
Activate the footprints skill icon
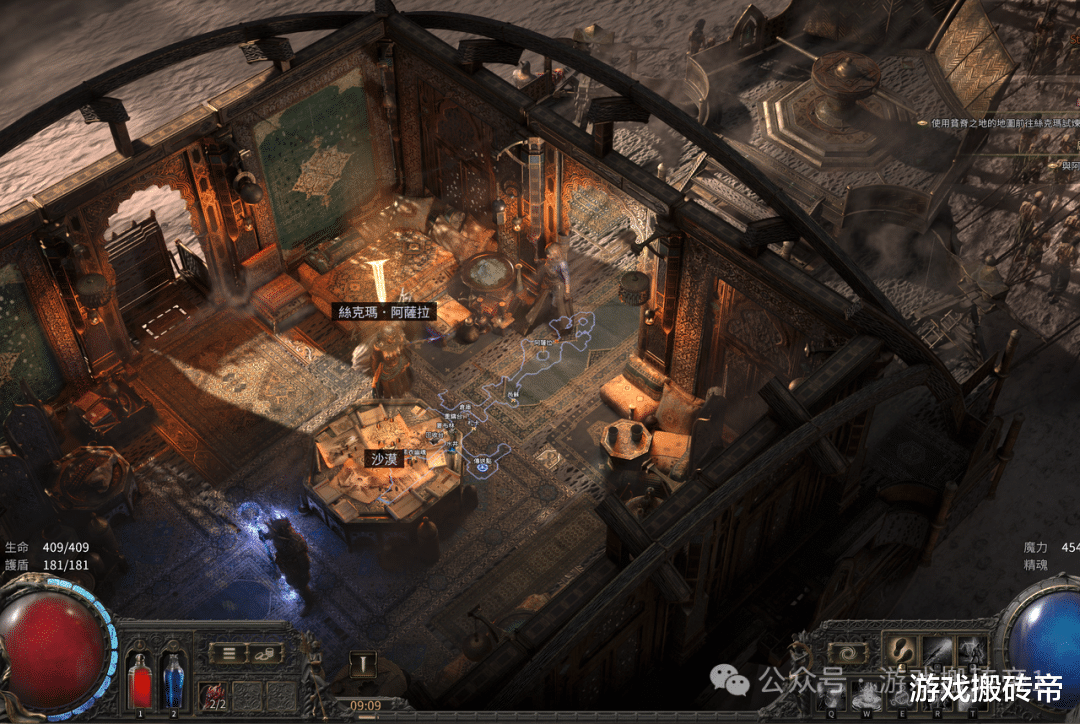[900, 650]
